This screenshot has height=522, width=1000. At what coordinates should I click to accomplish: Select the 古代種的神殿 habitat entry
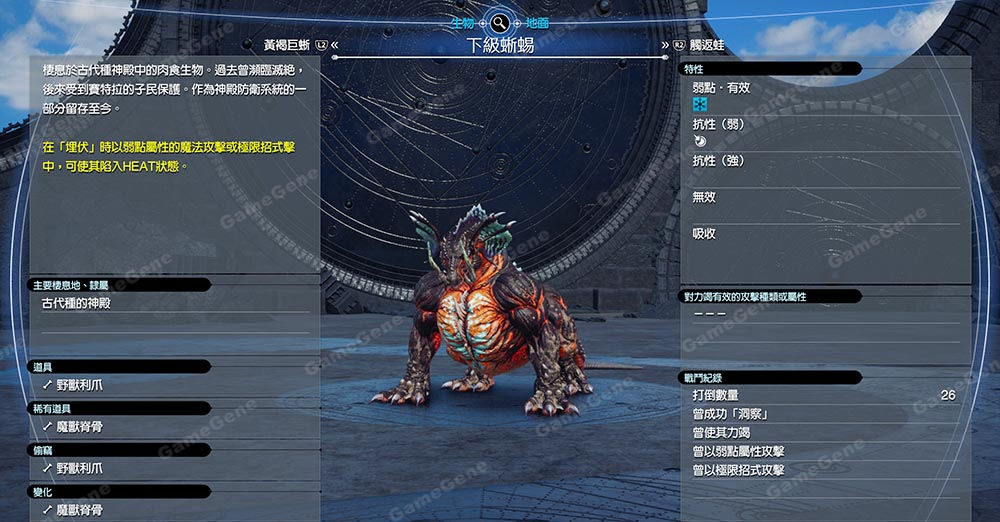pyautogui.click(x=76, y=303)
